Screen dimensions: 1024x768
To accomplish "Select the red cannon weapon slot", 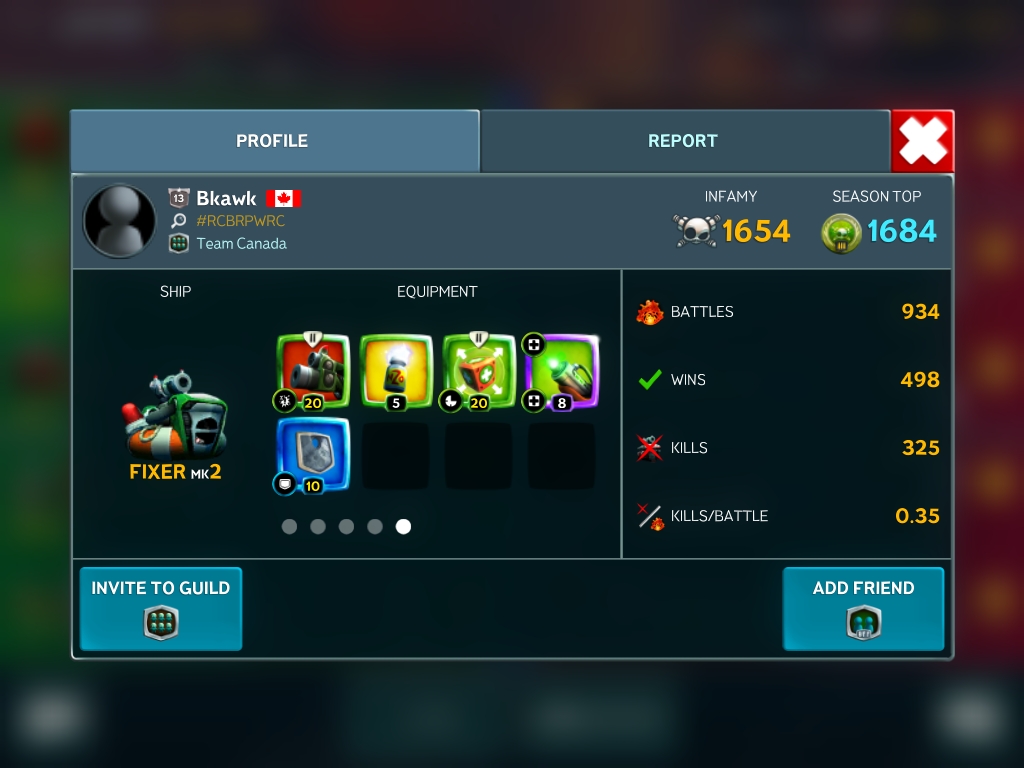I will point(313,371).
